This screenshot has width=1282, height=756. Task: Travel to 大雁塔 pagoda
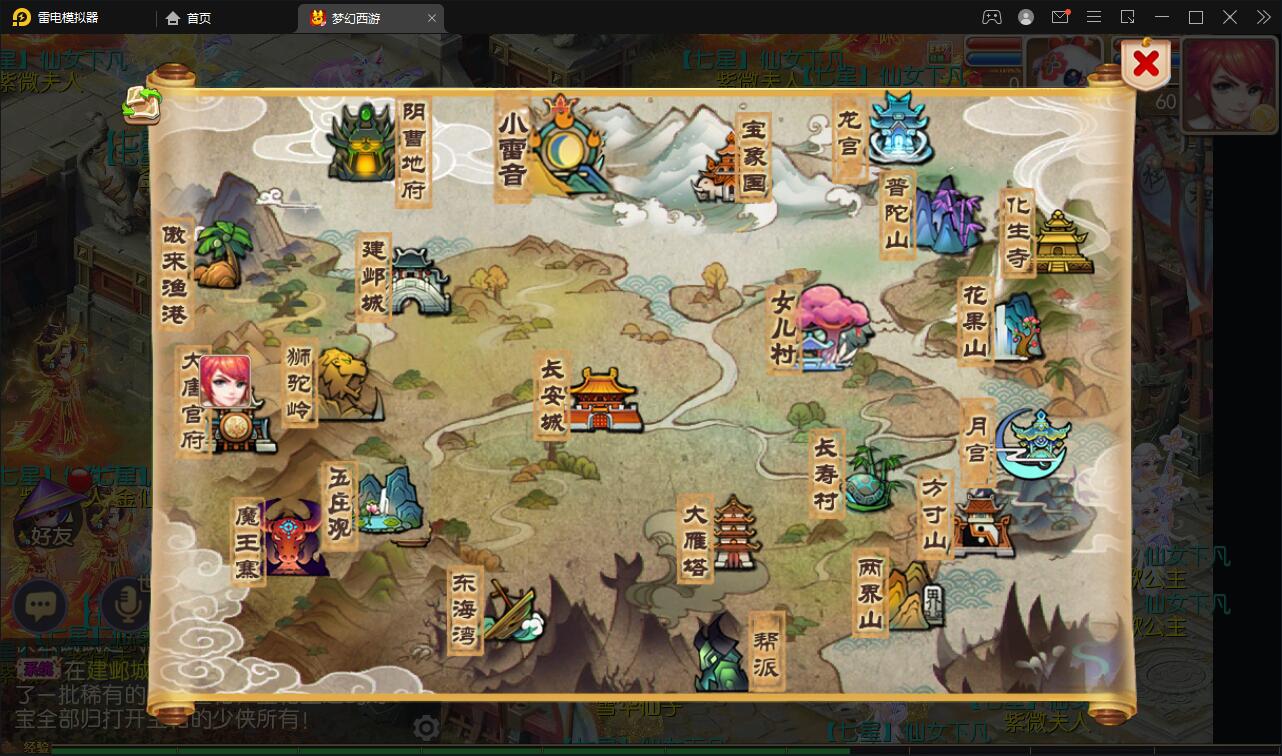pyautogui.click(x=734, y=532)
